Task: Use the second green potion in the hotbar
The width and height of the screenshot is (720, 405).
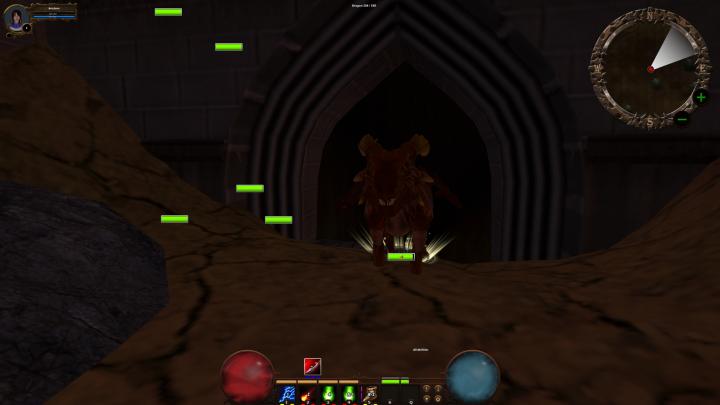Action: click(349, 394)
